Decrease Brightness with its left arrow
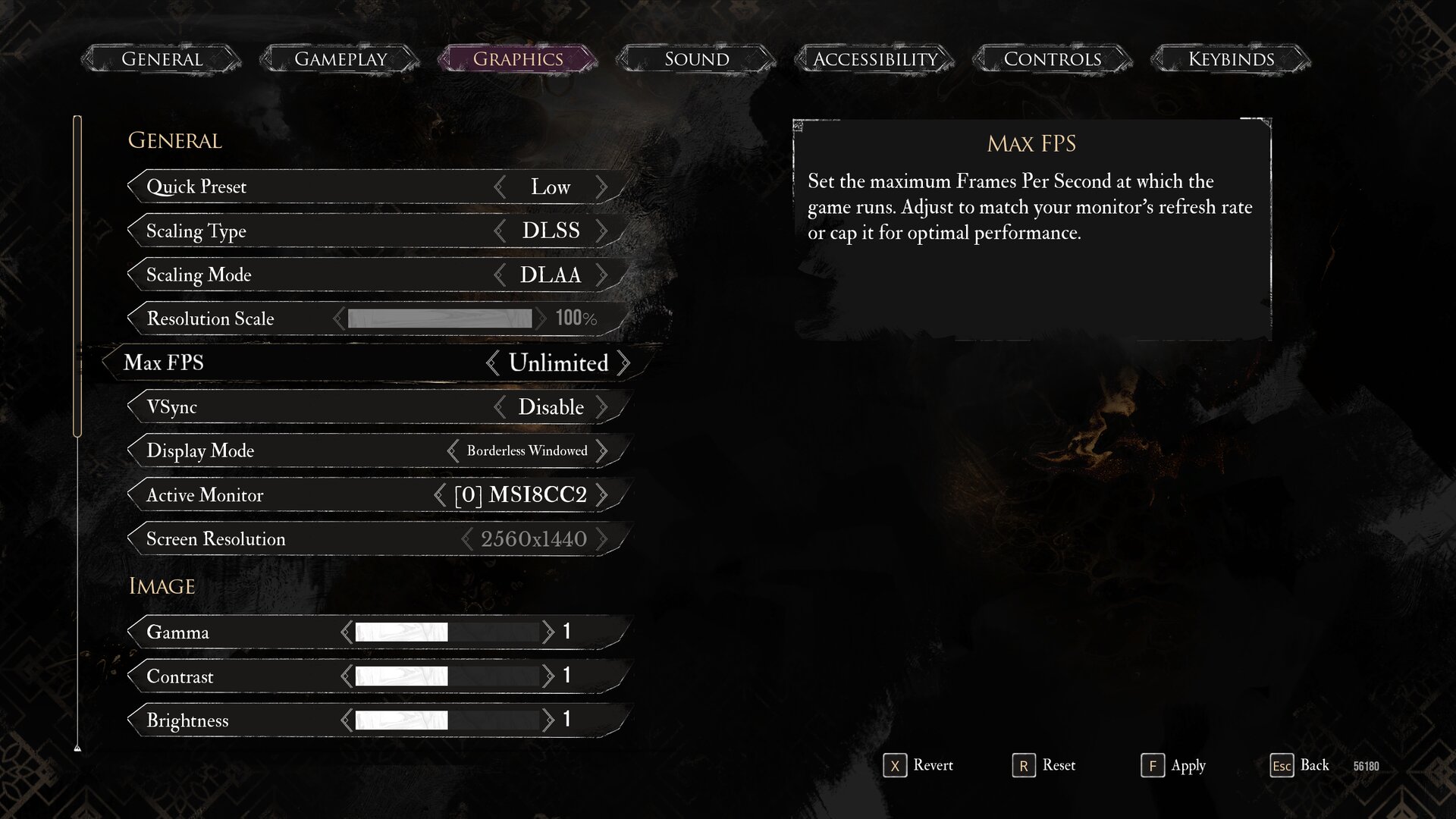The height and width of the screenshot is (819, 1456). point(347,720)
